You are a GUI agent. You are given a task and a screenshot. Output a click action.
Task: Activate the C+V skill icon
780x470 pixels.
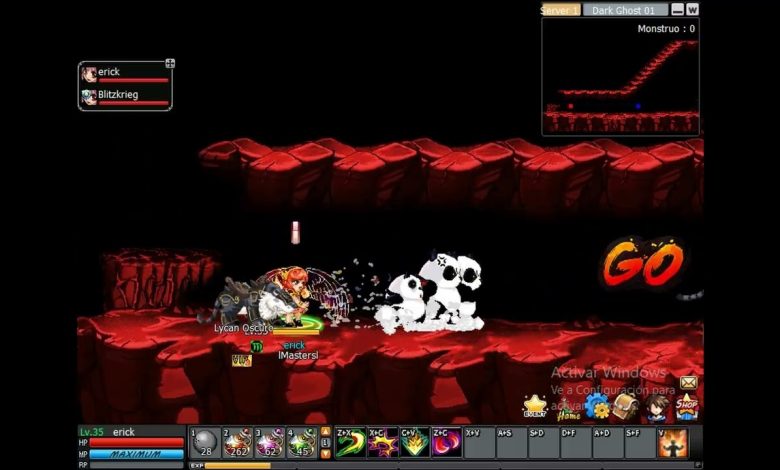[x=414, y=443]
